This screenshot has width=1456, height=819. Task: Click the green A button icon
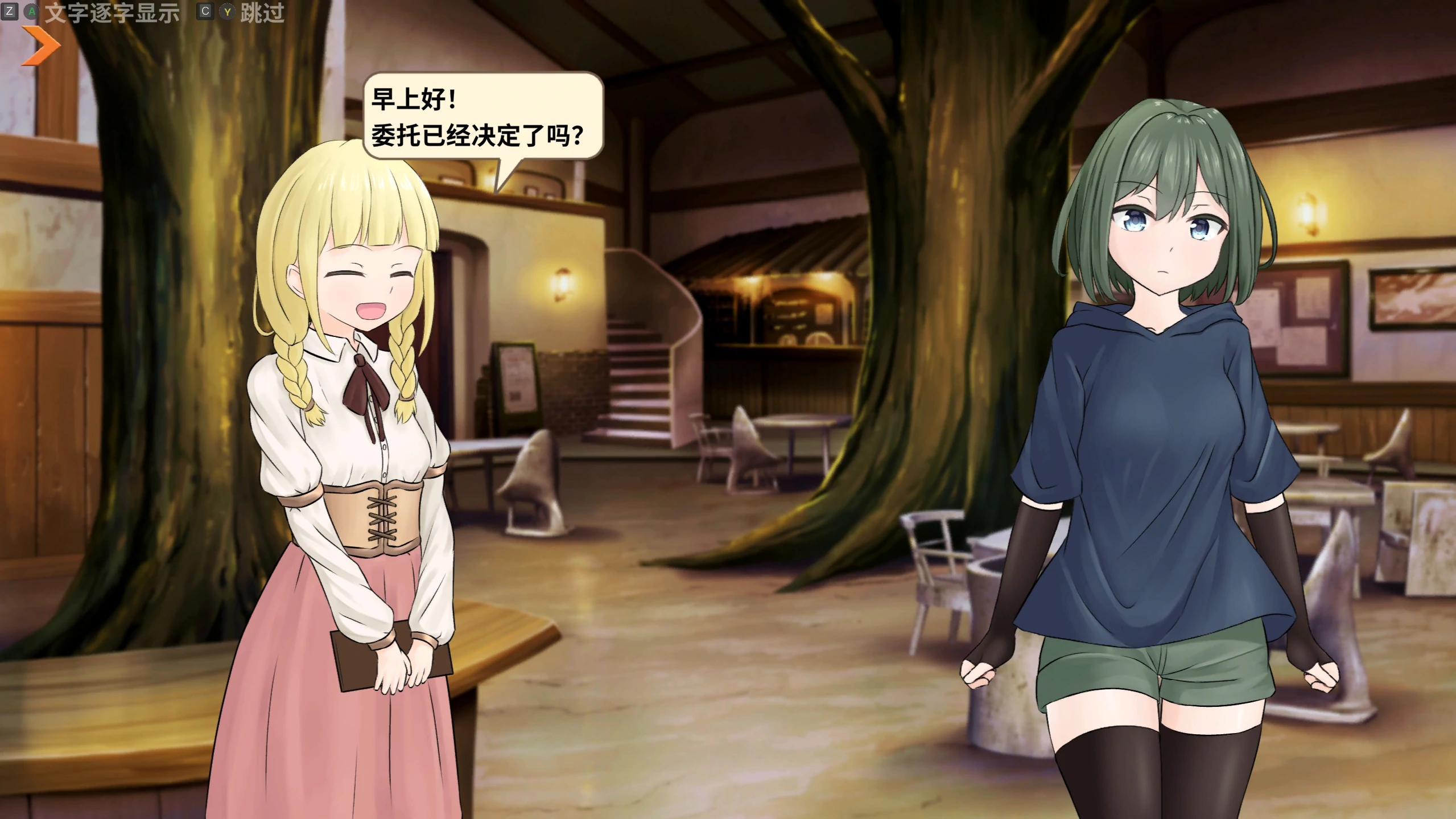pyautogui.click(x=31, y=10)
